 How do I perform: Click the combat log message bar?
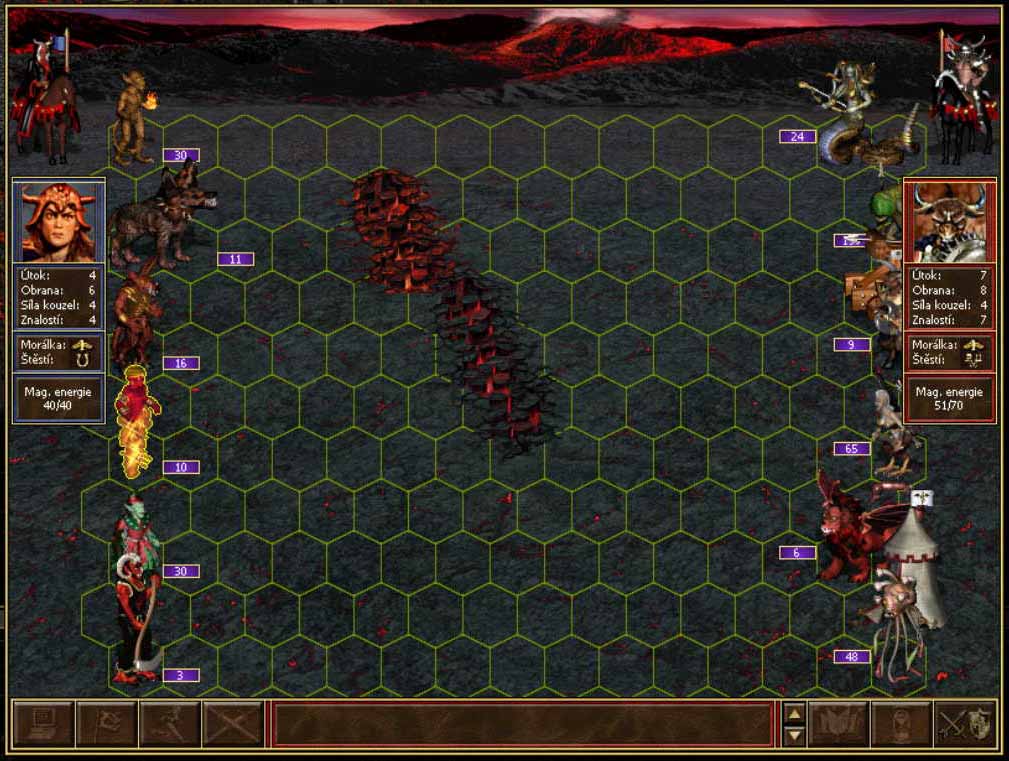[523, 723]
